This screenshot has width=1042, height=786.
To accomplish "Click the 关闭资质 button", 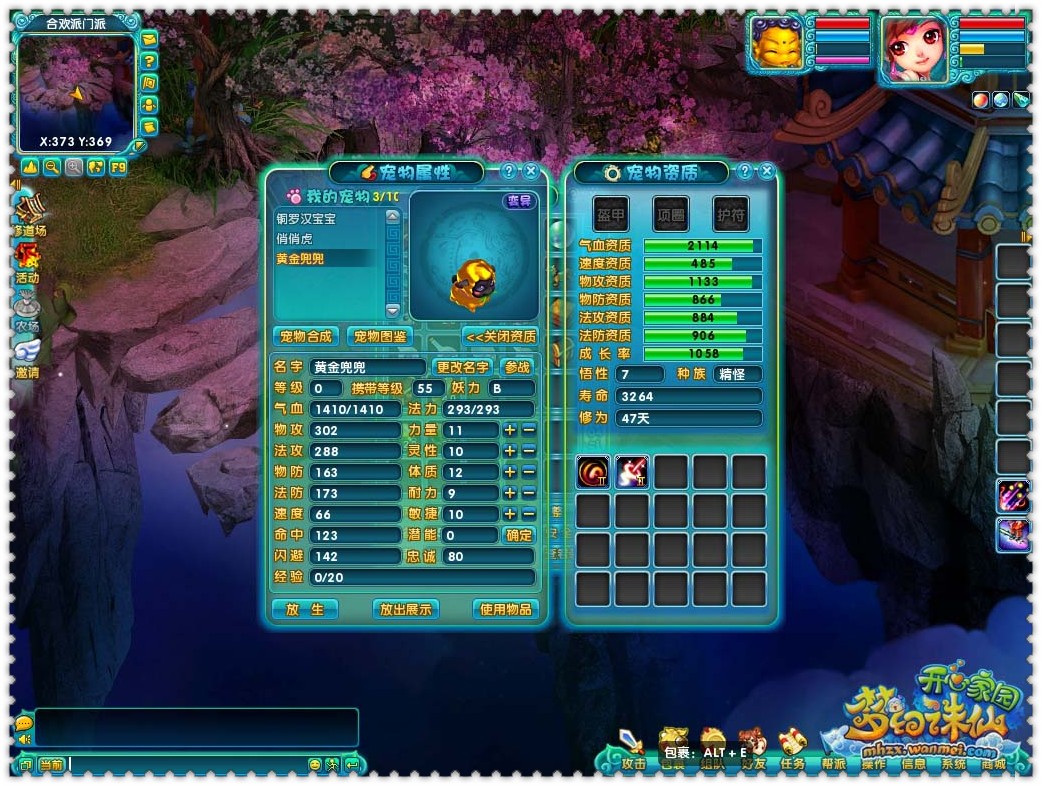I will [501, 336].
